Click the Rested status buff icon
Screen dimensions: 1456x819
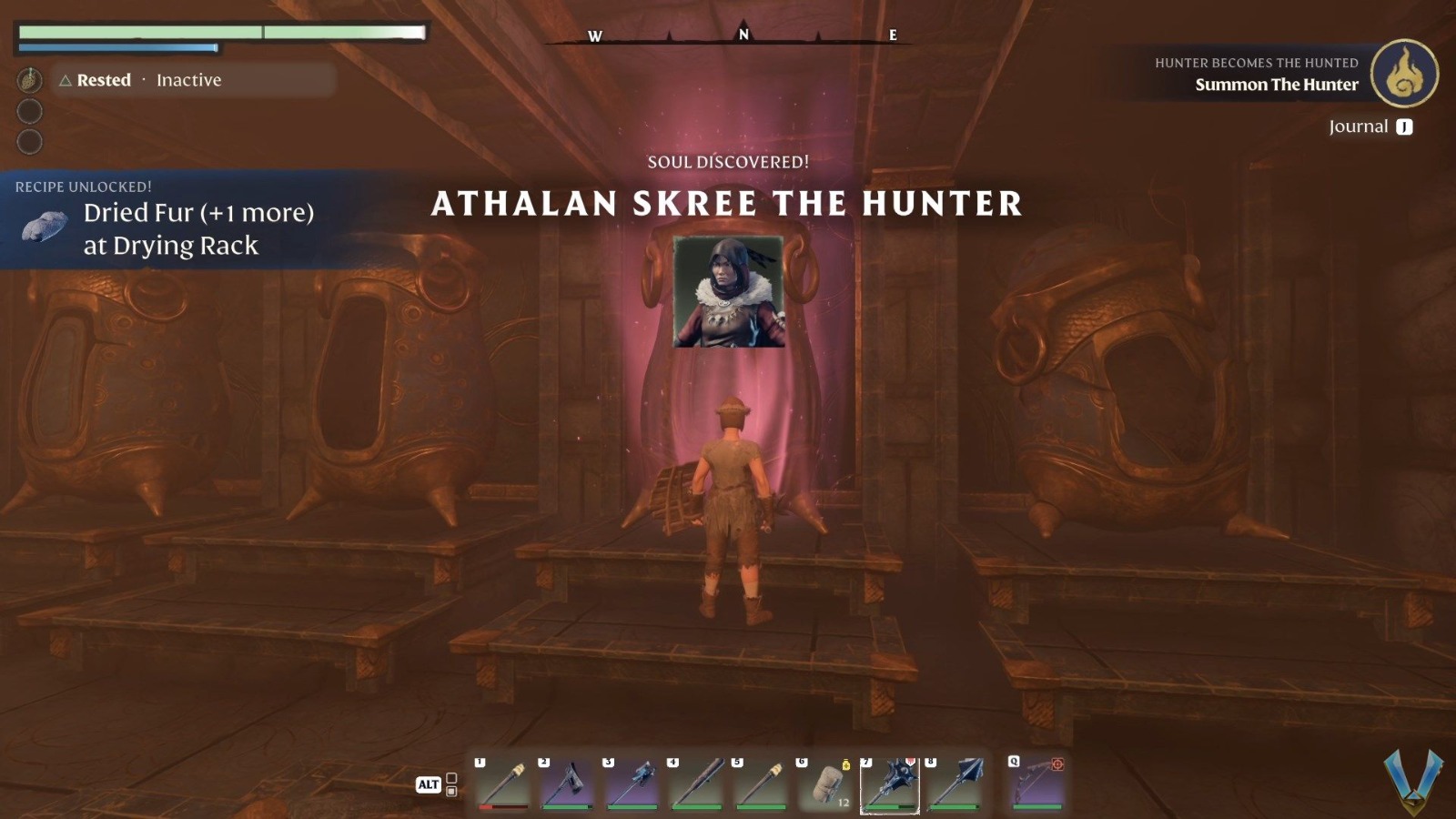point(30,79)
